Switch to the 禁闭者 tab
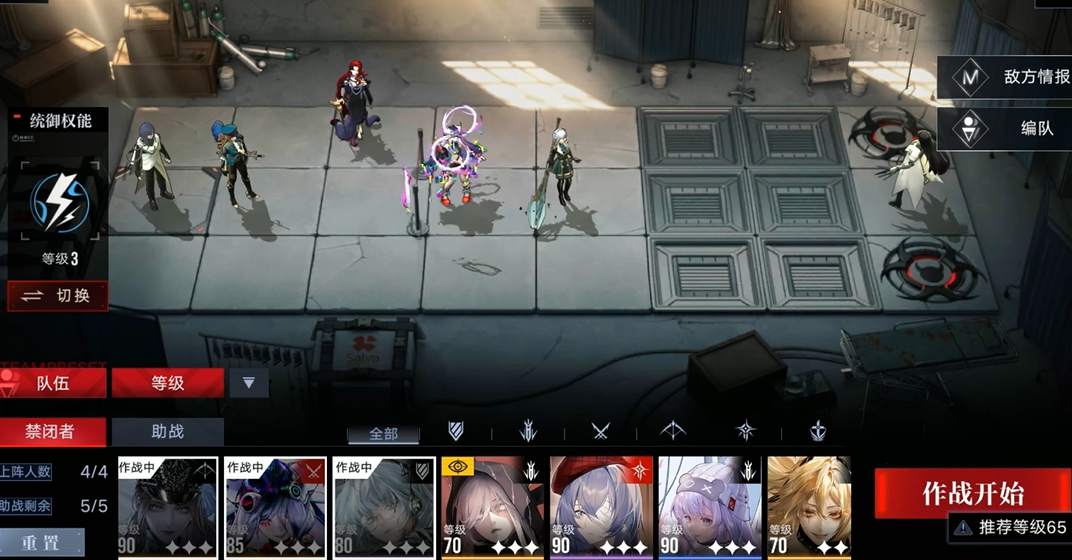The height and width of the screenshot is (560, 1072). click(x=50, y=432)
